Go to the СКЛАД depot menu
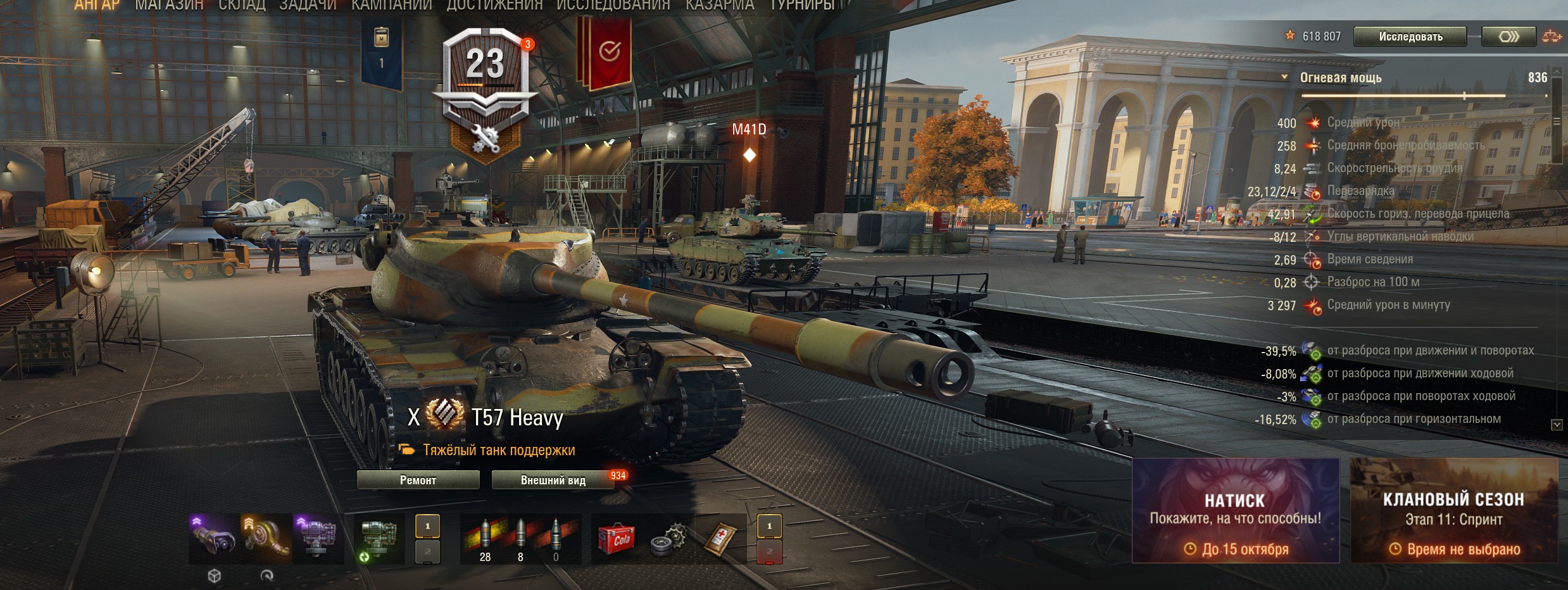Viewport: 1568px width, 590px height. [242, 6]
